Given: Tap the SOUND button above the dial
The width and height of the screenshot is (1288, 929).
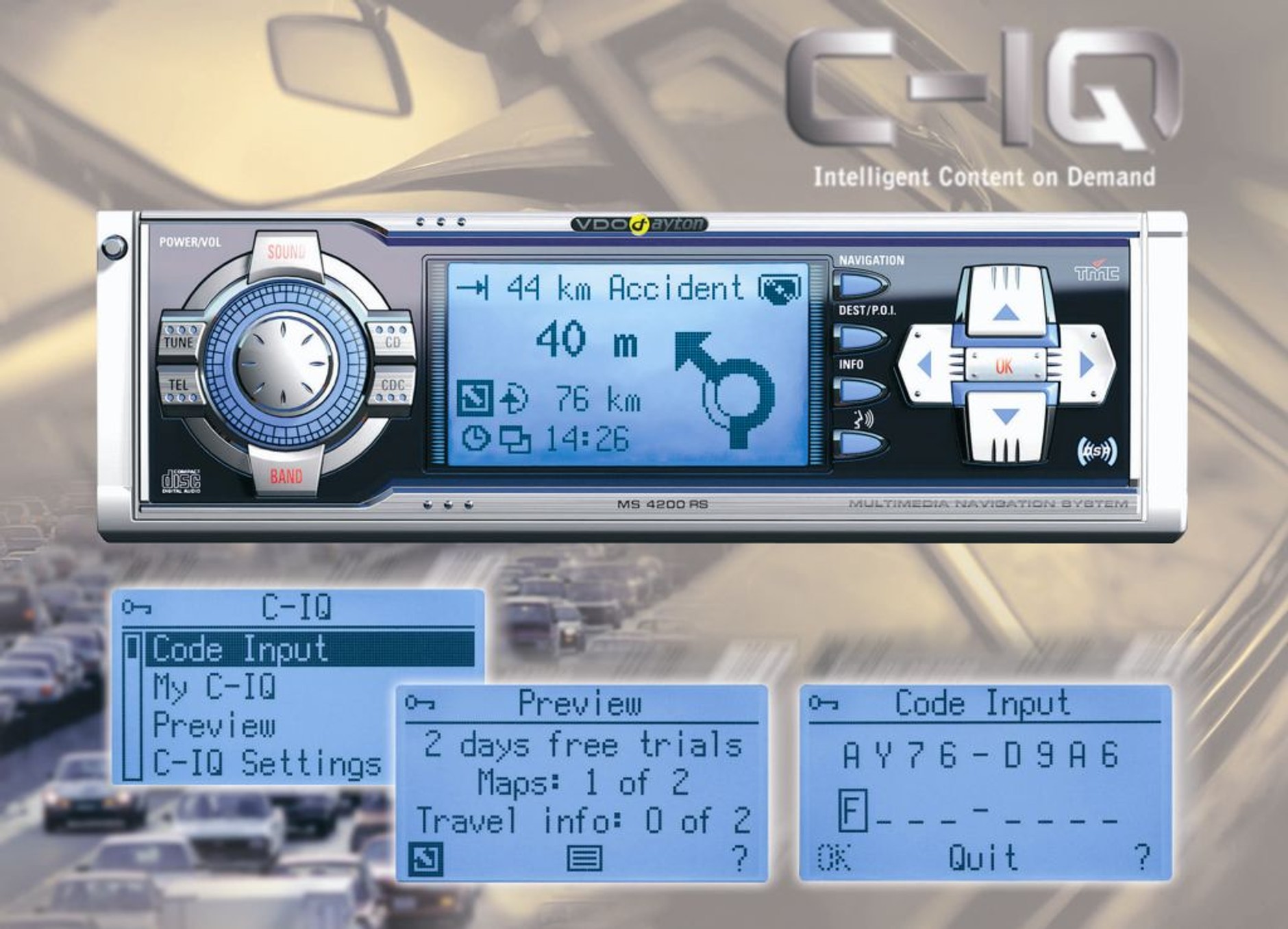Looking at the screenshot, I should pyautogui.click(x=286, y=253).
